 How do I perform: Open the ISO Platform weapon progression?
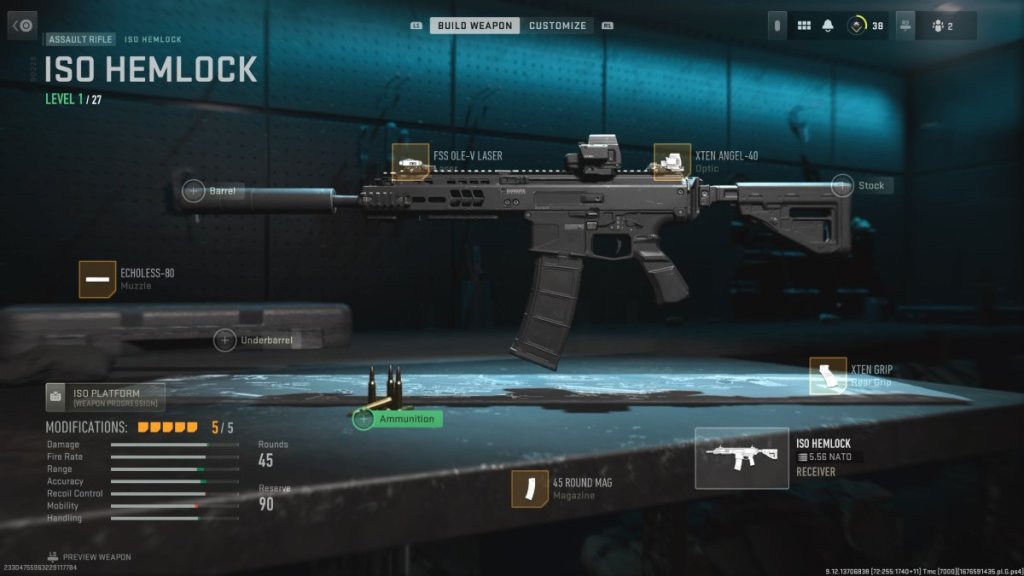click(104, 397)
